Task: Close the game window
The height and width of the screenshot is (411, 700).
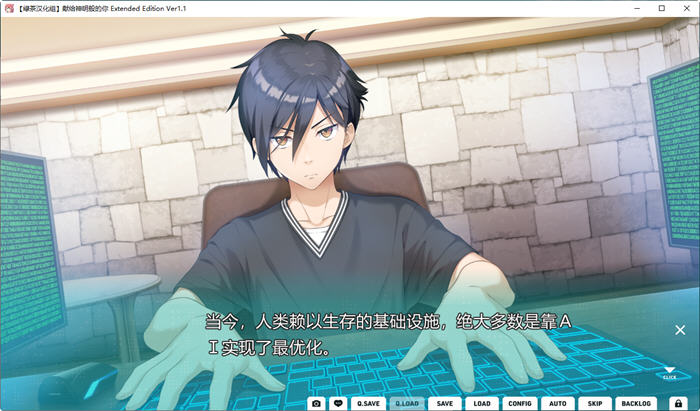Action: (x=686, y=8)
